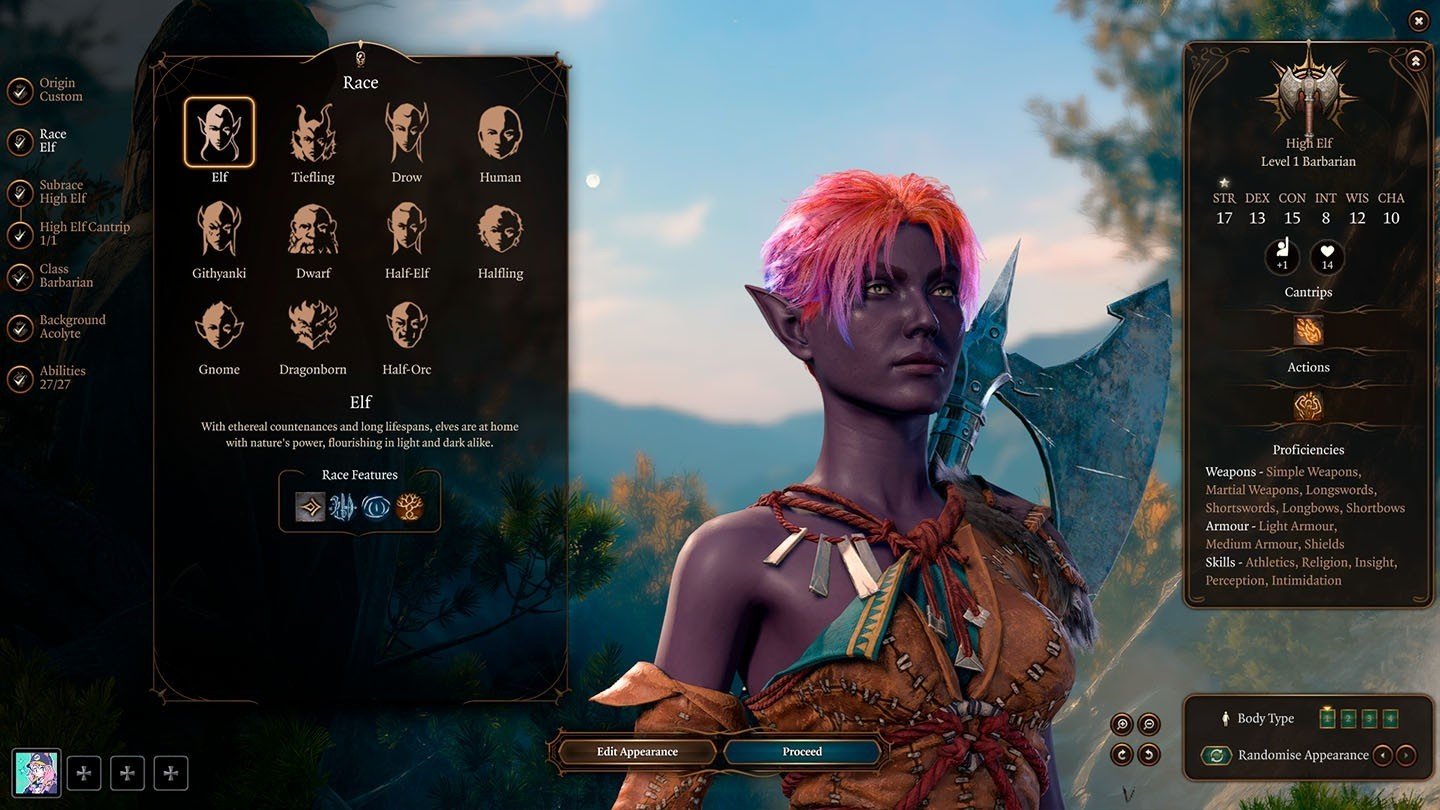Select Body Type 4

point(1389,717)
